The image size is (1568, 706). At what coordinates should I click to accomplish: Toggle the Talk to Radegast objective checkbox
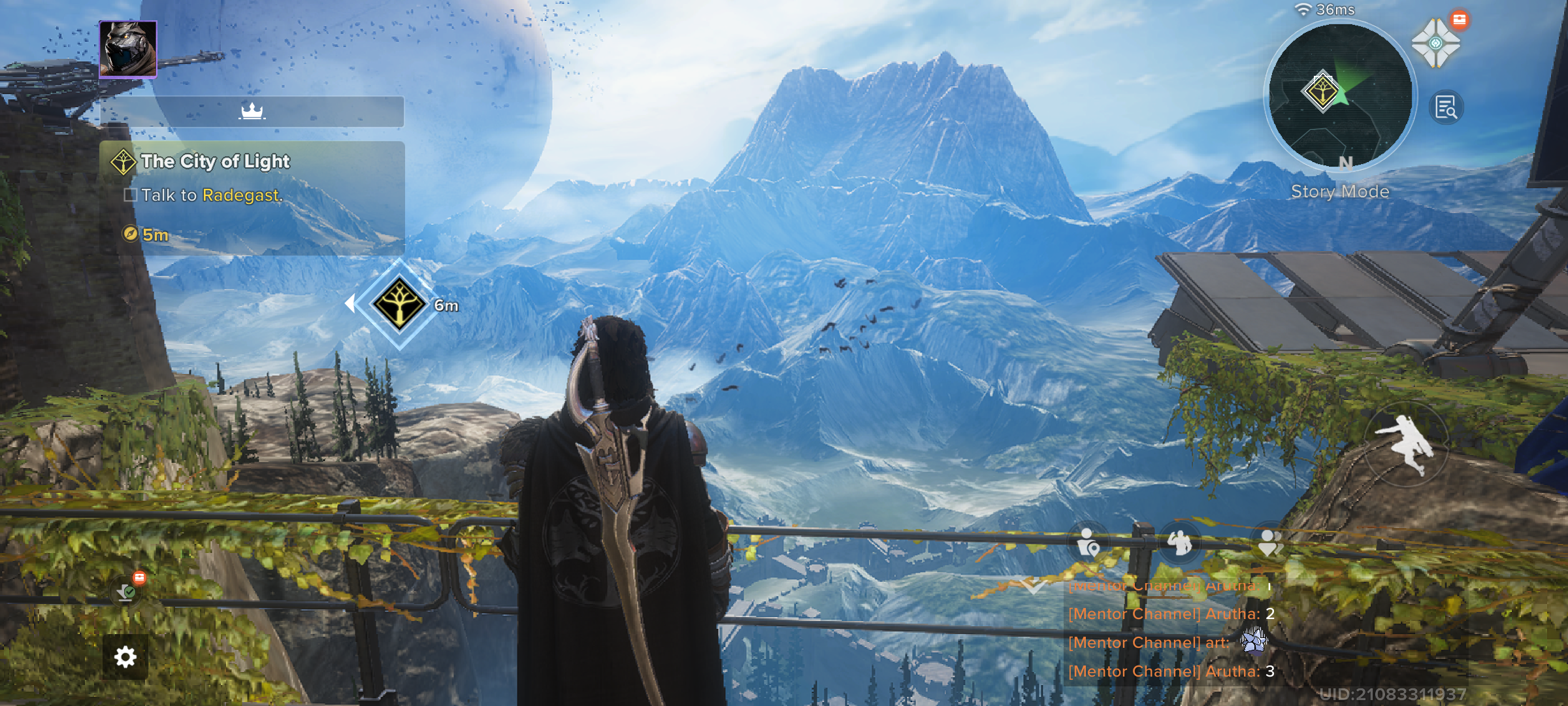click(130, 195)
